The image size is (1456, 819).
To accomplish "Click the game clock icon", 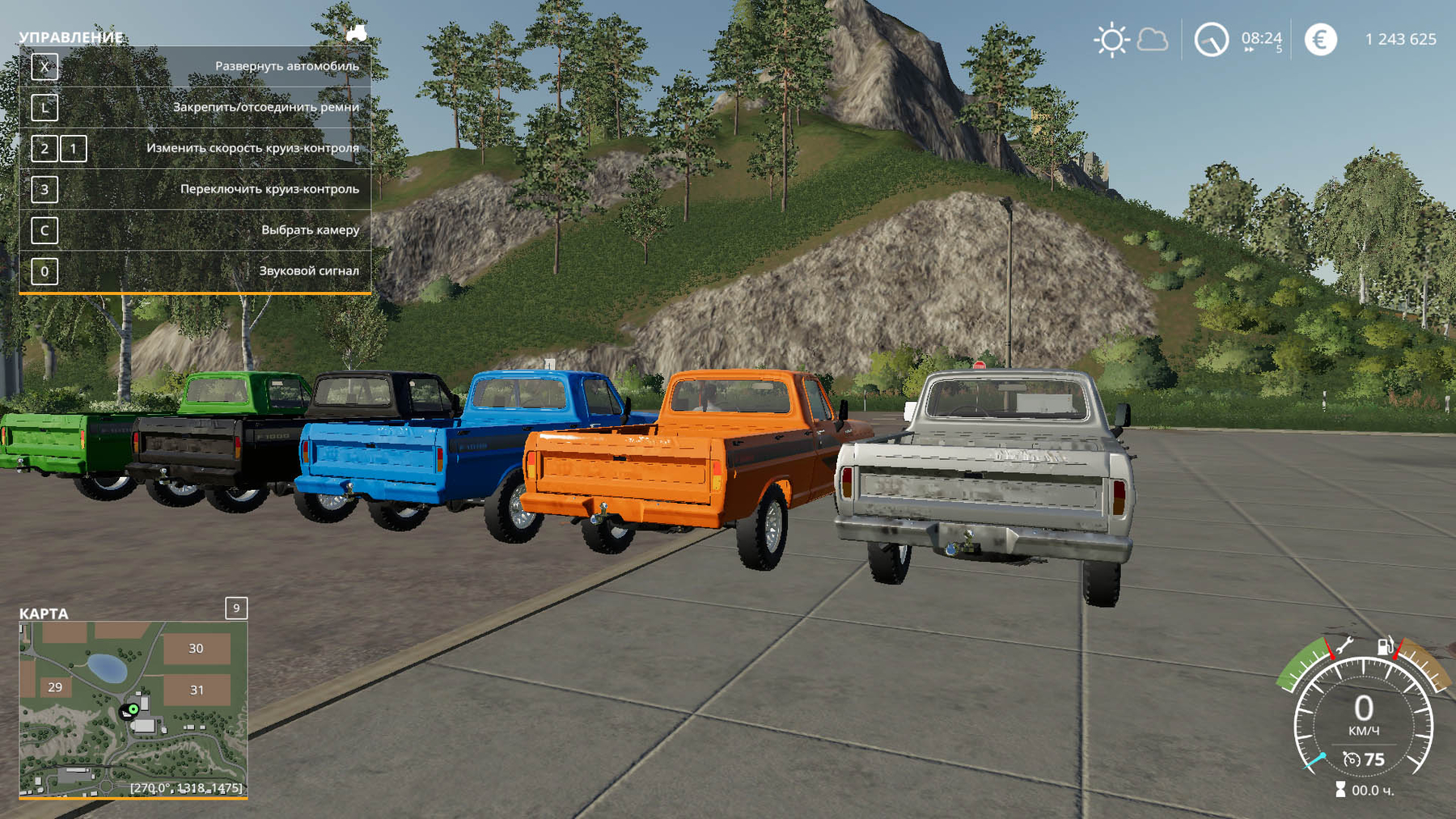I will click(1211, 40).
